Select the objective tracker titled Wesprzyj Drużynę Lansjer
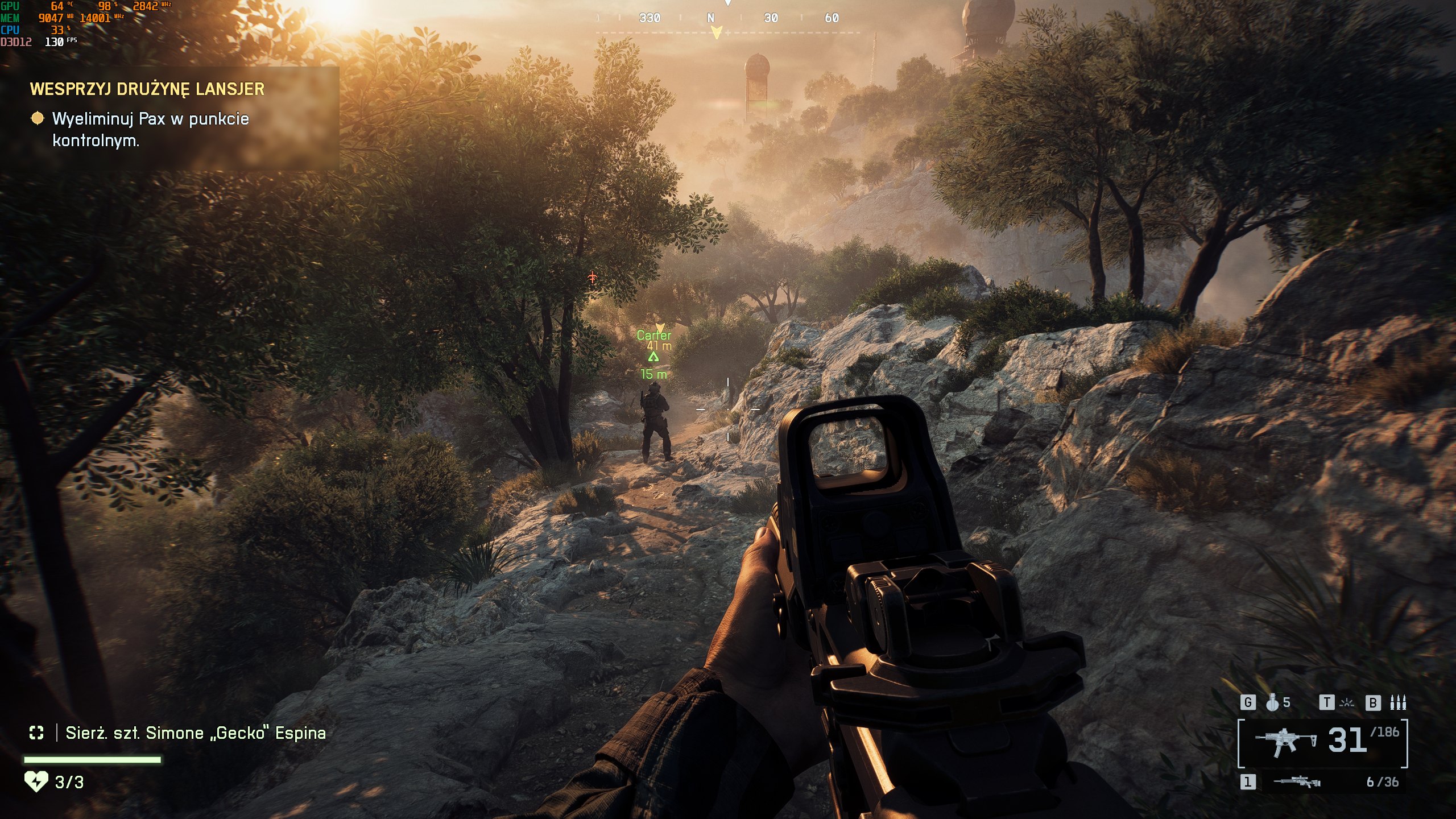 pyautogui.click(x=147, y=89)
